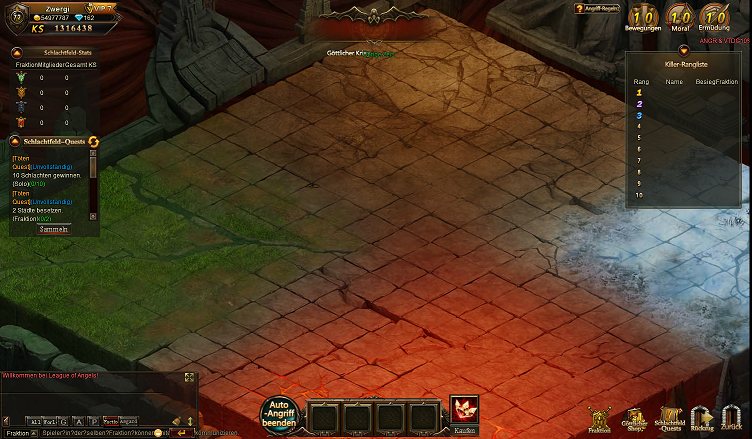The image size is (752, 439).
Task: Expand the chat window size
Action: (189, 377)
